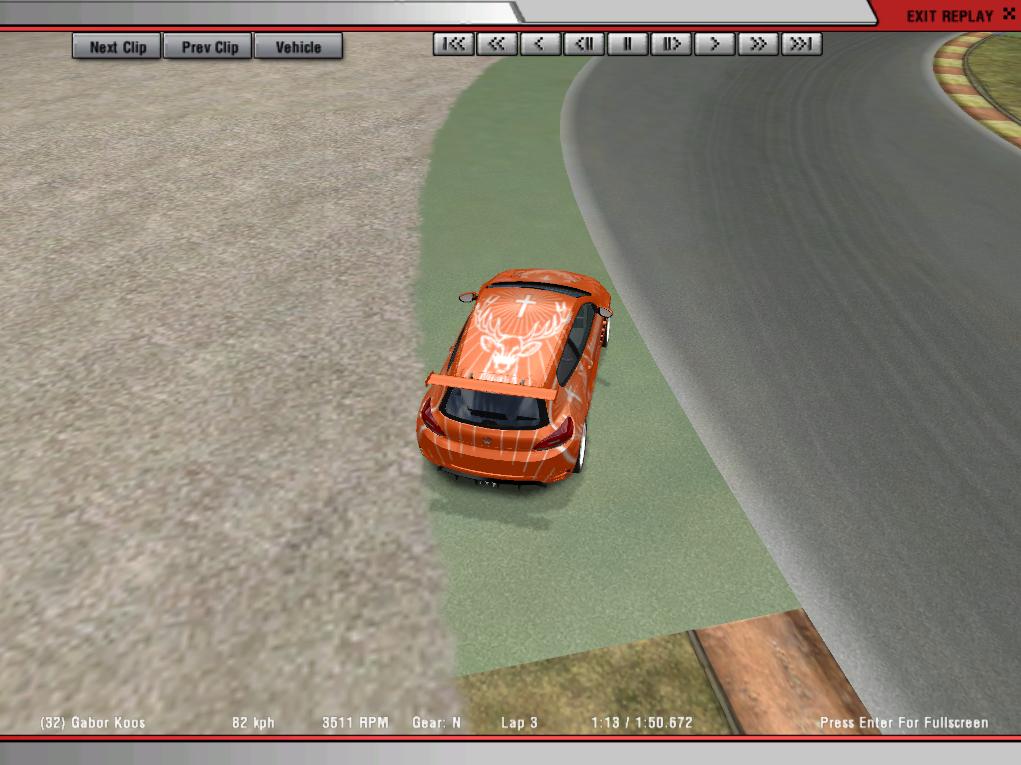
Task: Skip to the end of the replay
Action: [x=802, y=44]
